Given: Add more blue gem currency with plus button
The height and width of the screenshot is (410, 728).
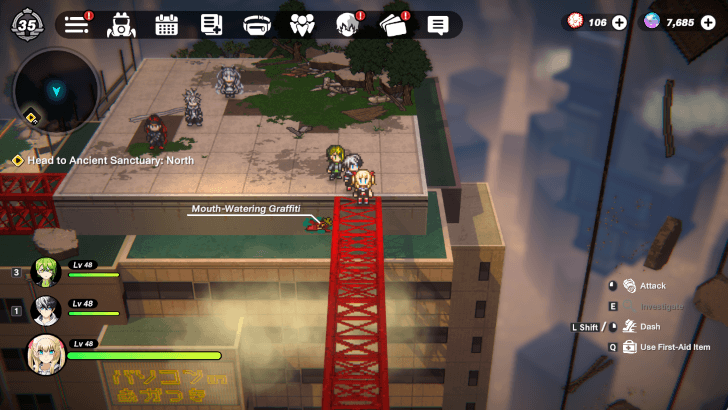Looking at the screenshot, I should pyautogui.click(x=708, y=22).
